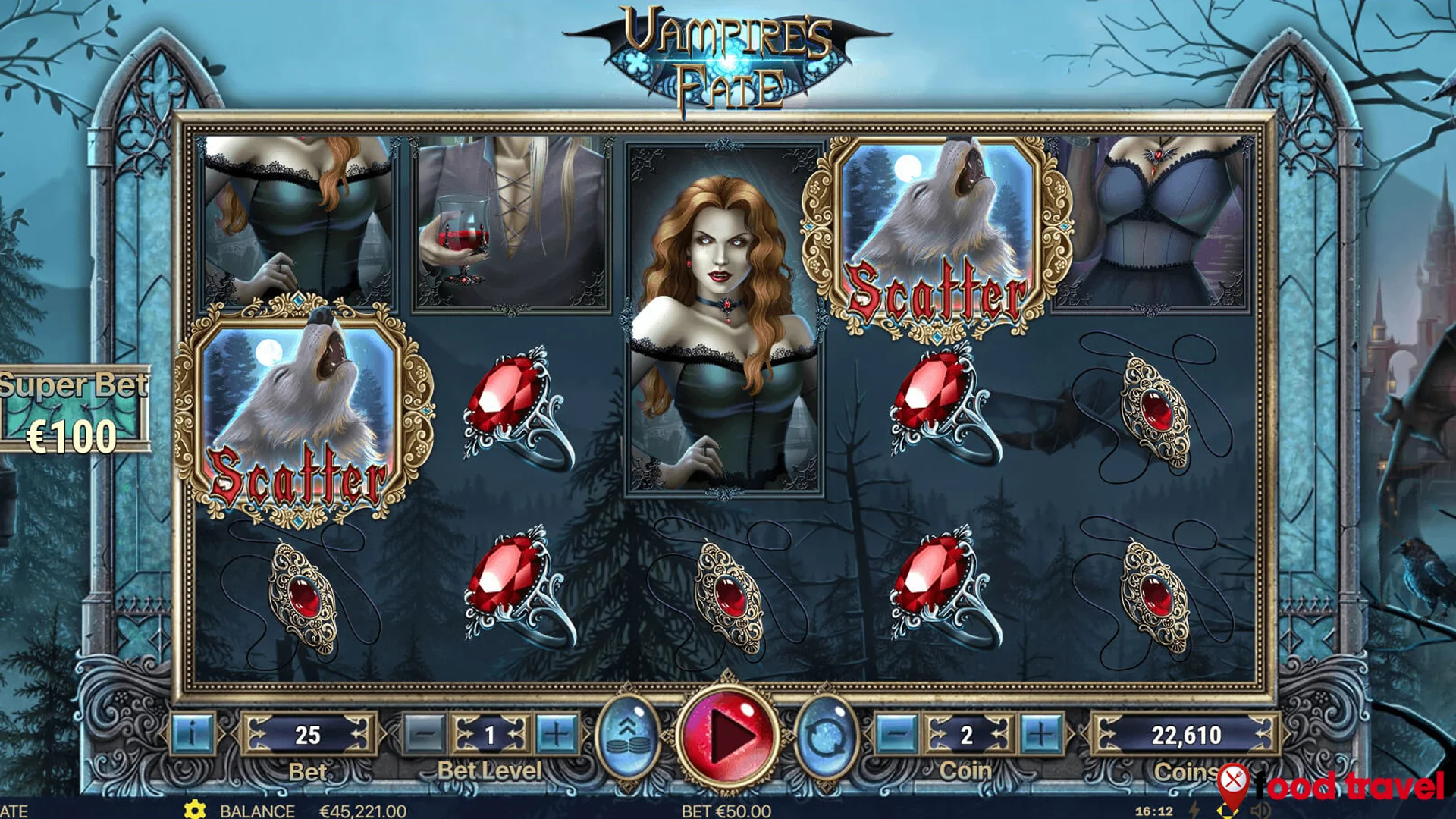
Task: Toggle quick spin lightning bolt icon
Action: (1194, 811)
